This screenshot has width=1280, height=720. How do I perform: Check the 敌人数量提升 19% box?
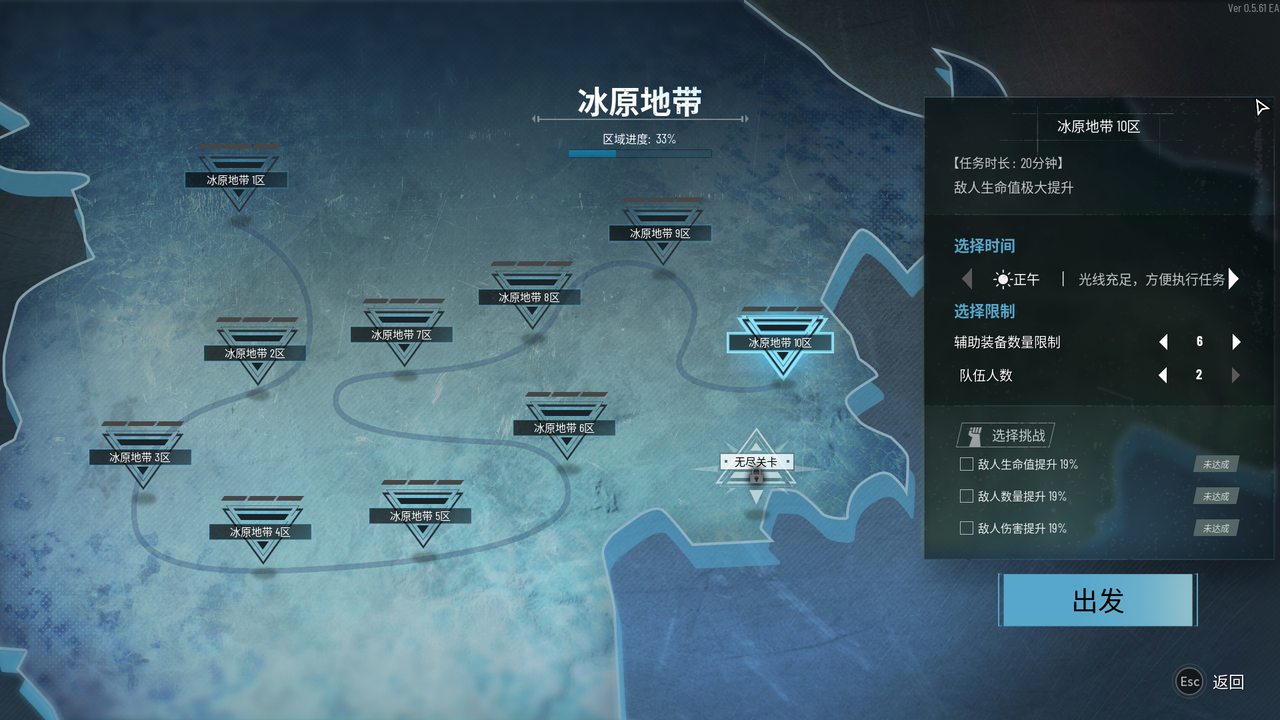pyautogui.click(x=966, y=496)
